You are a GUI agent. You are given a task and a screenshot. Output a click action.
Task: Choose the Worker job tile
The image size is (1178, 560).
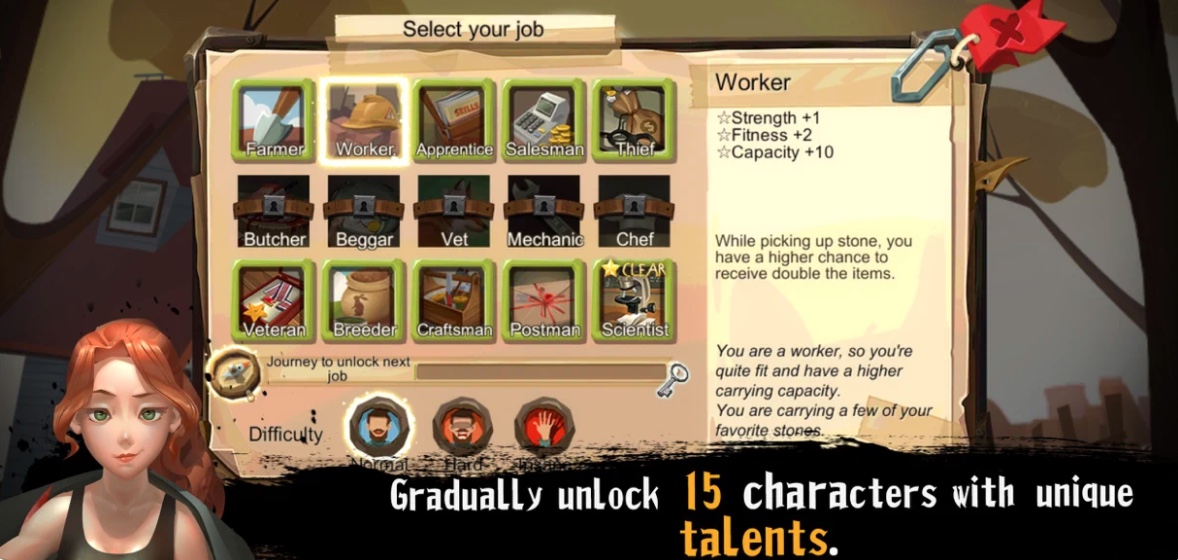[x=364, y=121]
